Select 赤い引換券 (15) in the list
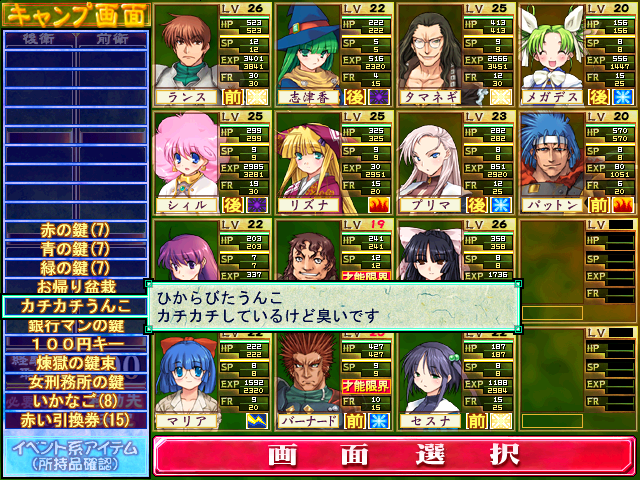 pos(75,419)
